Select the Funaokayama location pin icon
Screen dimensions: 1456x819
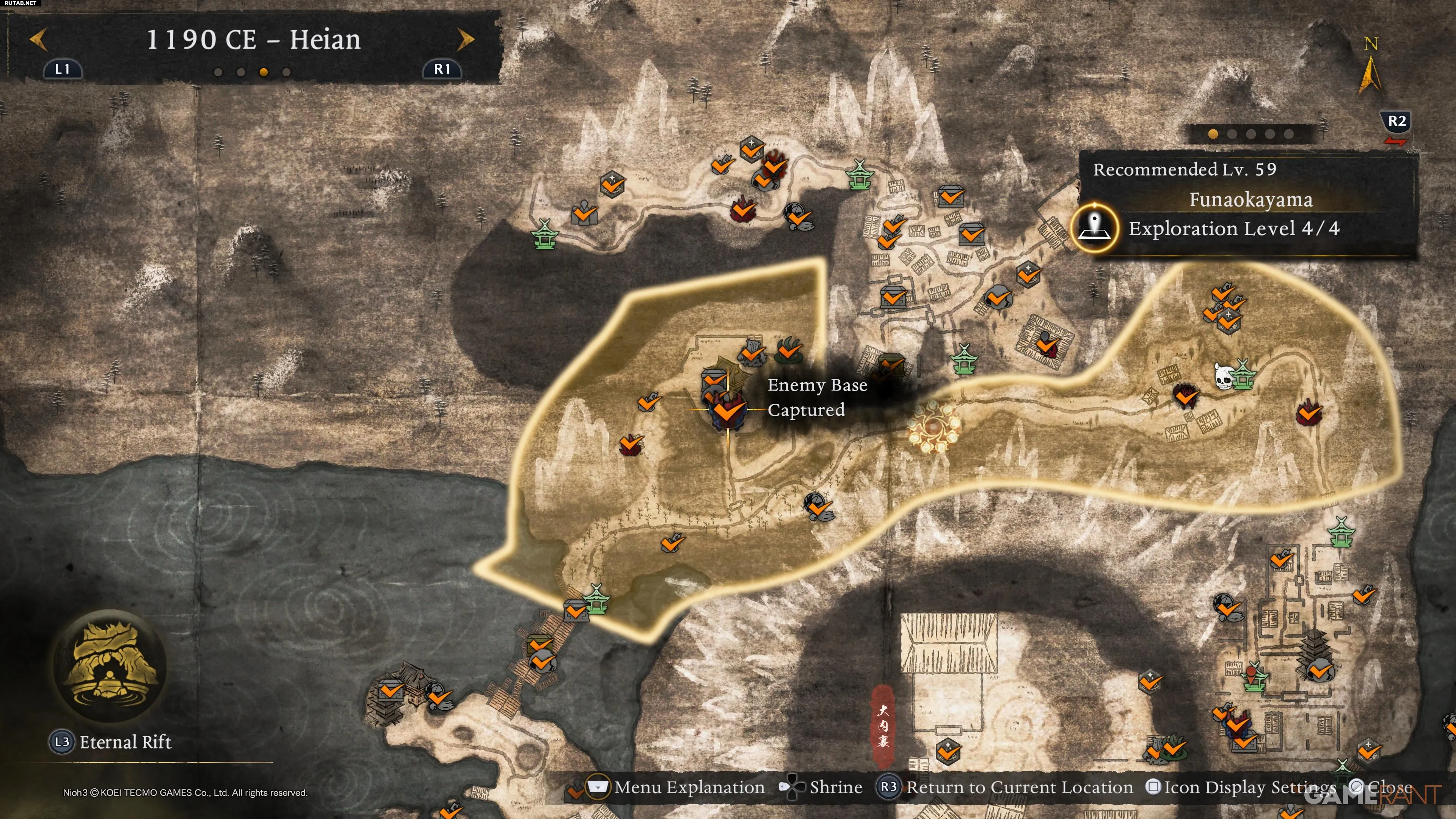tap(1095, 228)
